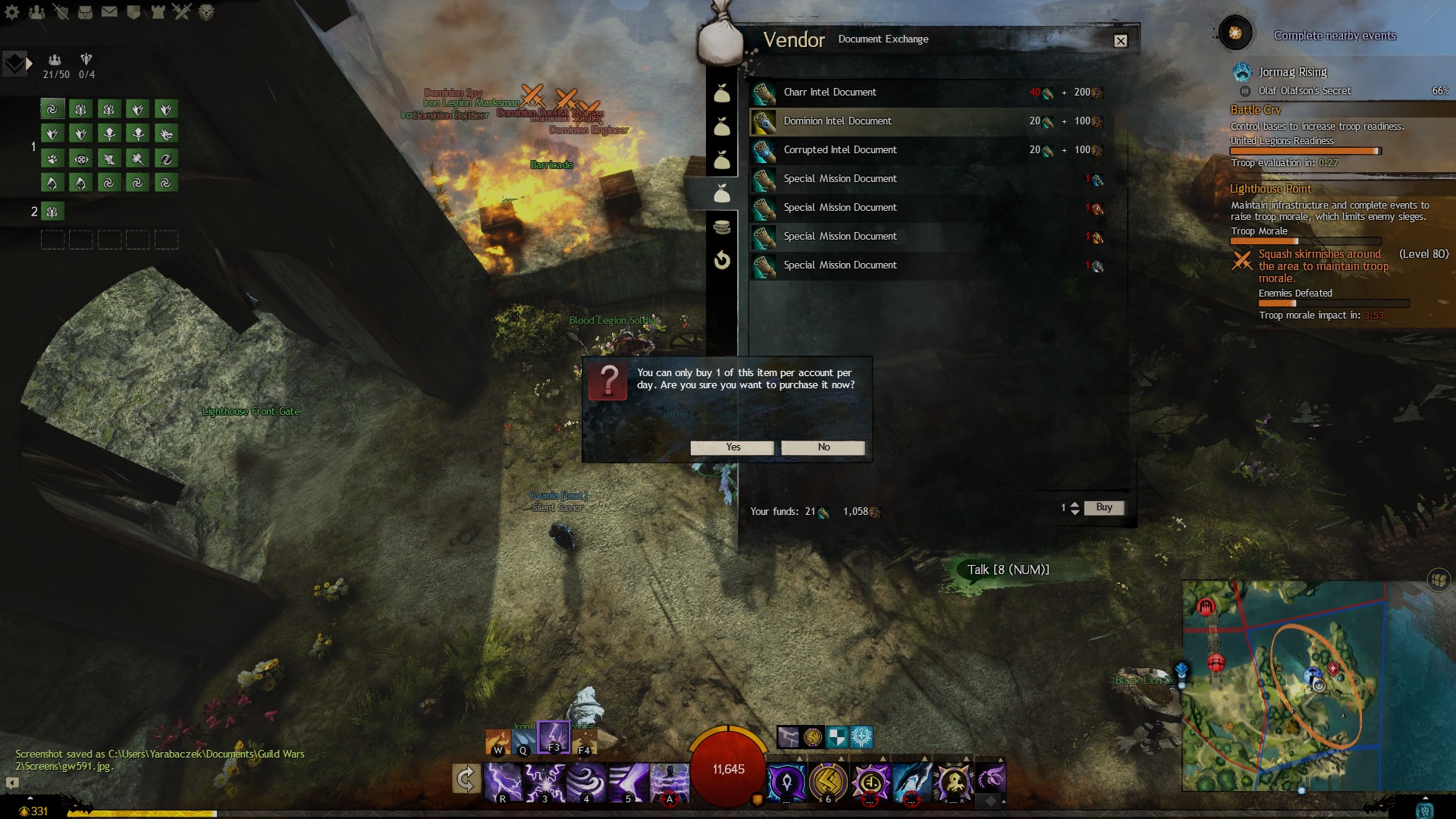Viewport: 1456px width, 819px height.
Task: Select the Jormag Rising story tracker
Action: 1292,72
